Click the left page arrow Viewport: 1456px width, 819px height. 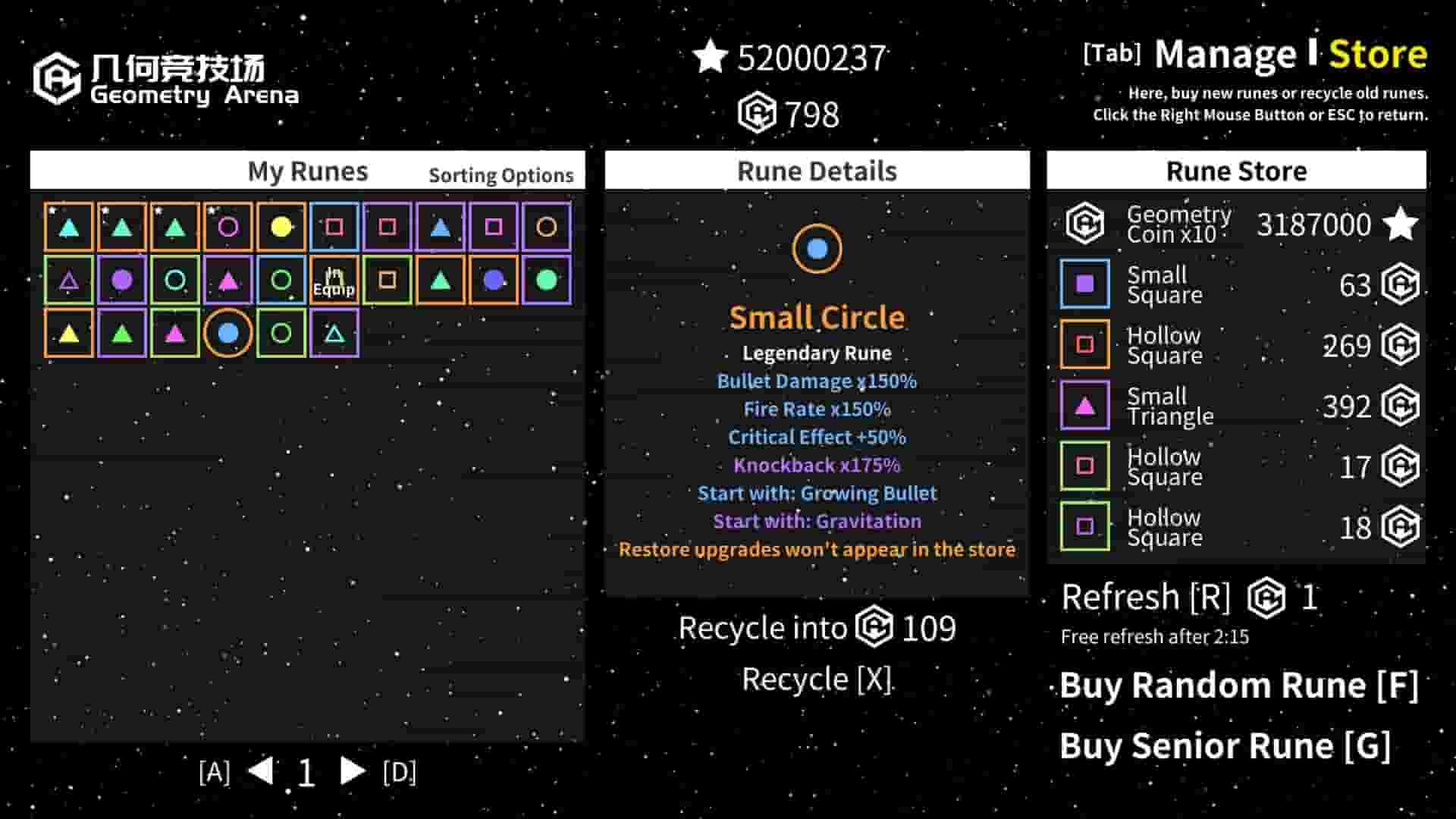260,772
